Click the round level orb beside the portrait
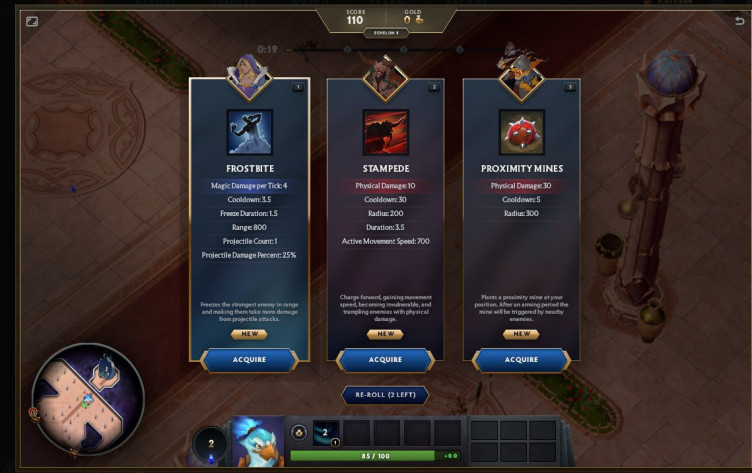The image size is (752, 473). [x=211, y=443]
